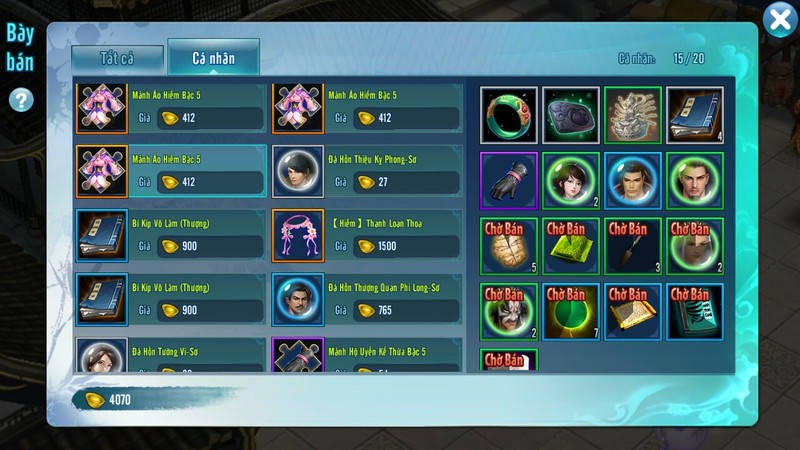Viewport: 800px width, 450px height.
Task: Select the green jade ring inventory slot
Action: [509, 115]
